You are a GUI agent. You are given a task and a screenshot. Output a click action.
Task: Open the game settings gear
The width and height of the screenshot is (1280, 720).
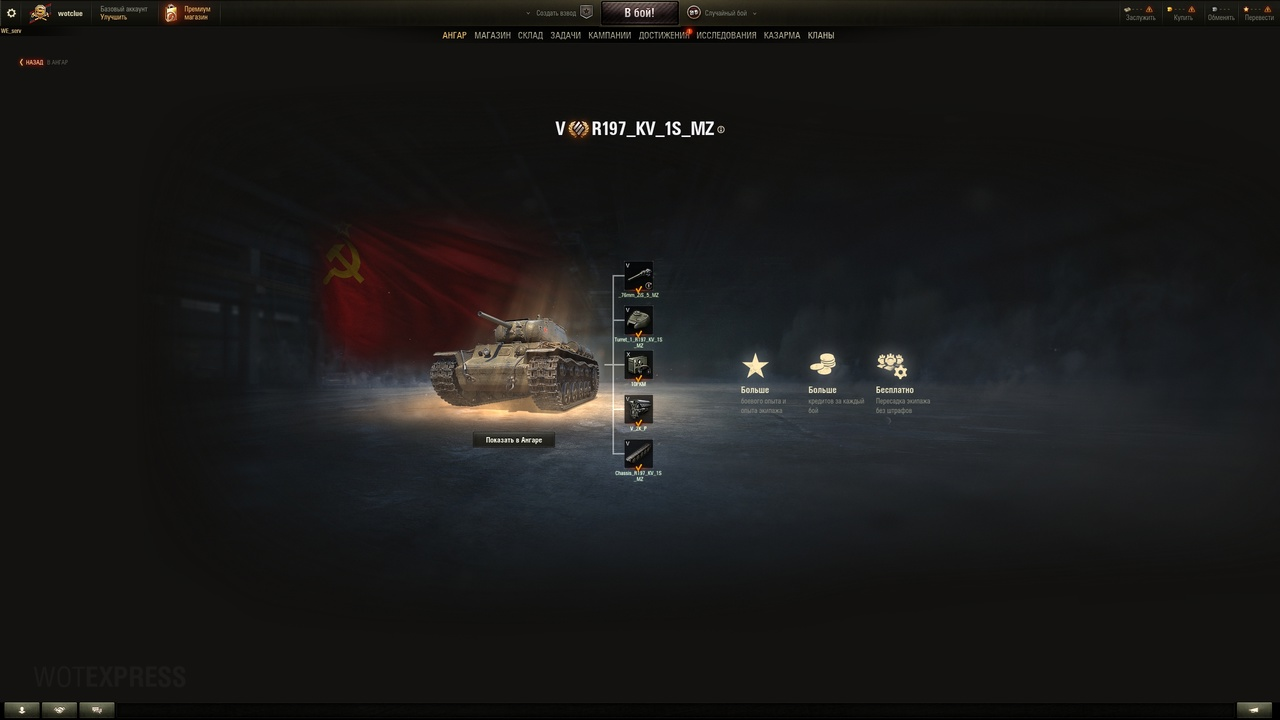coord(13,13)
